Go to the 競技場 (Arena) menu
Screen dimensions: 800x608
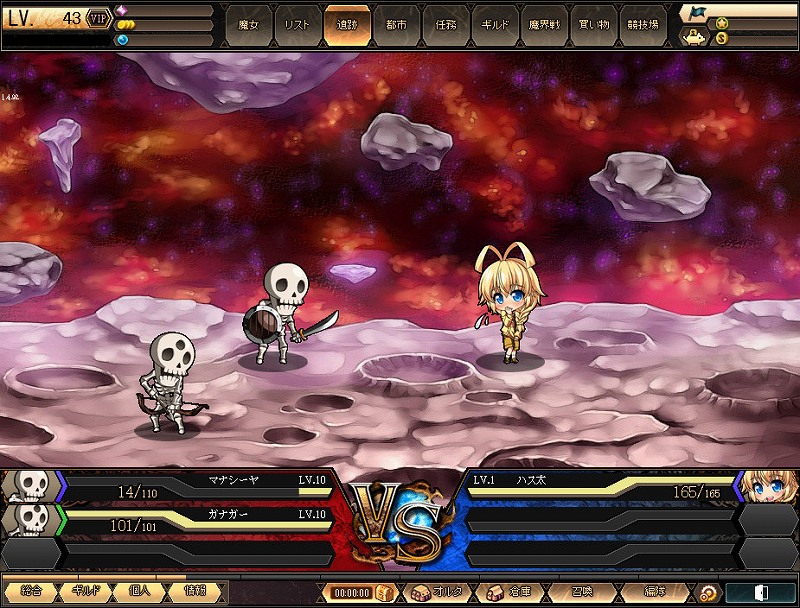coord(643,24)
